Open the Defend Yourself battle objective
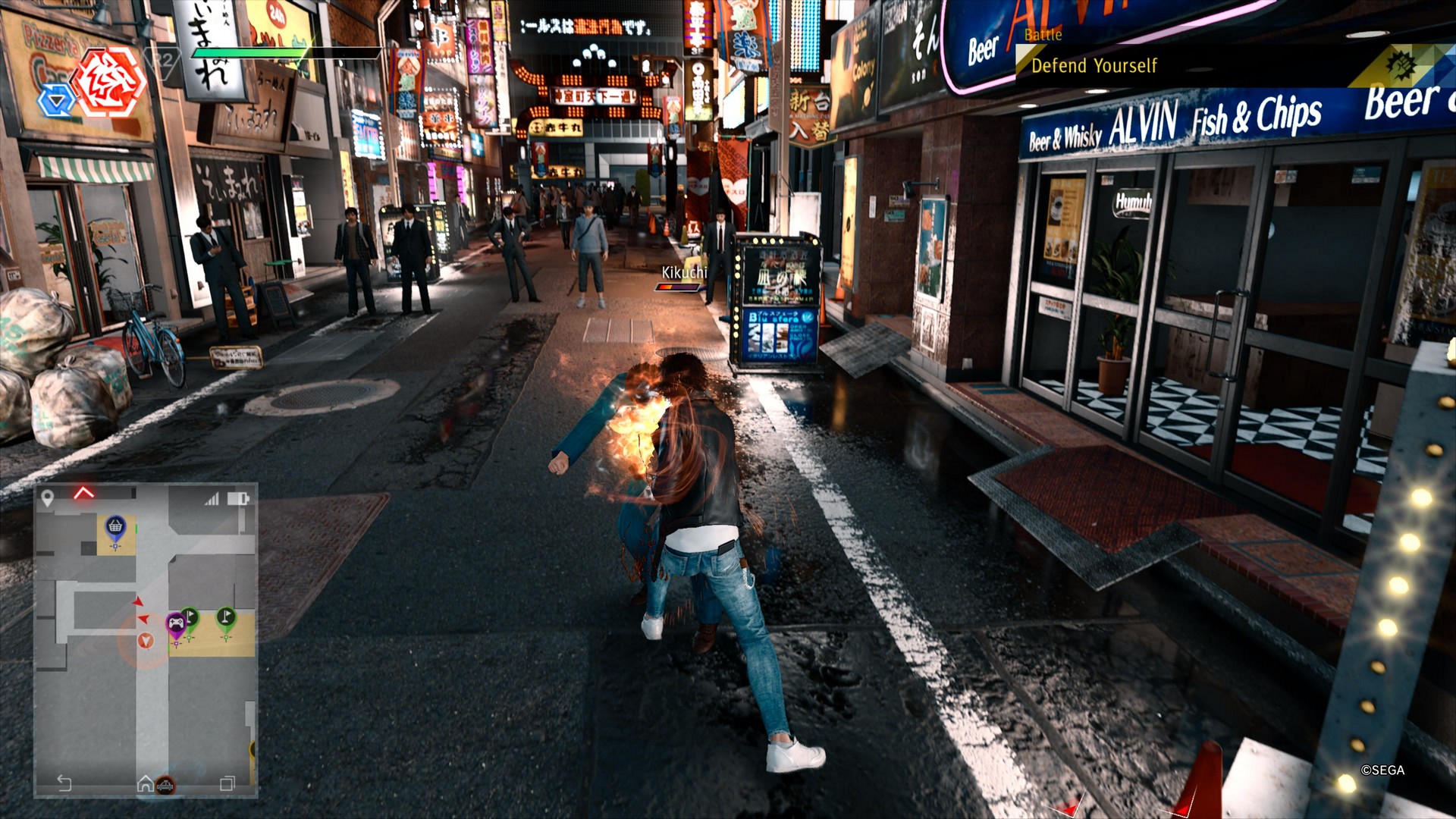This screenshot has height=819, width=1456. coord(1094,66)
